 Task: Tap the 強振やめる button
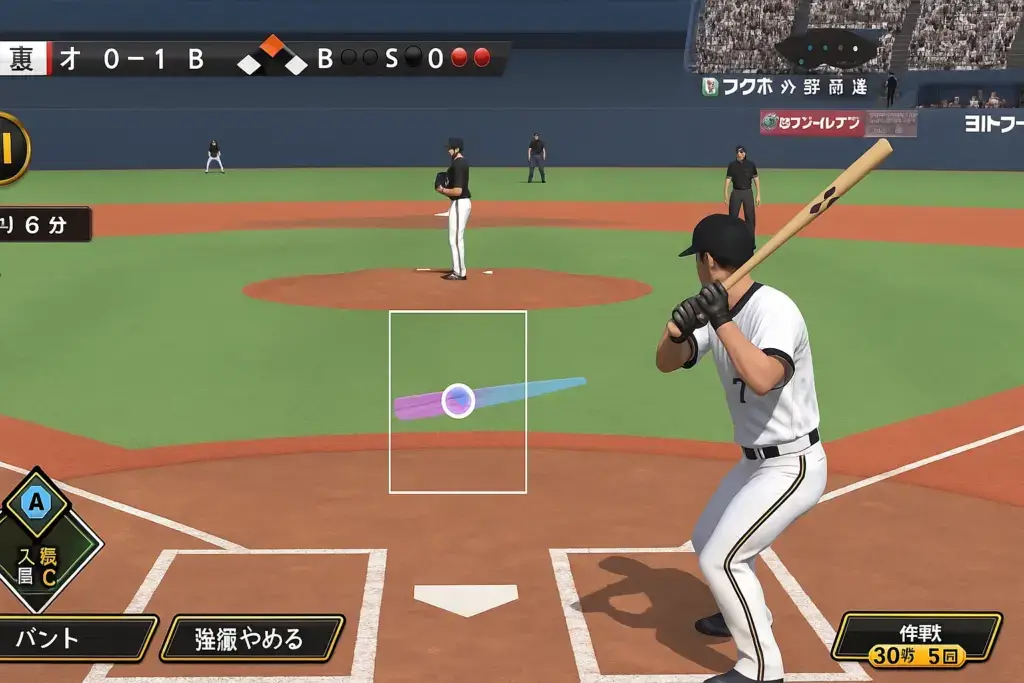252,638
